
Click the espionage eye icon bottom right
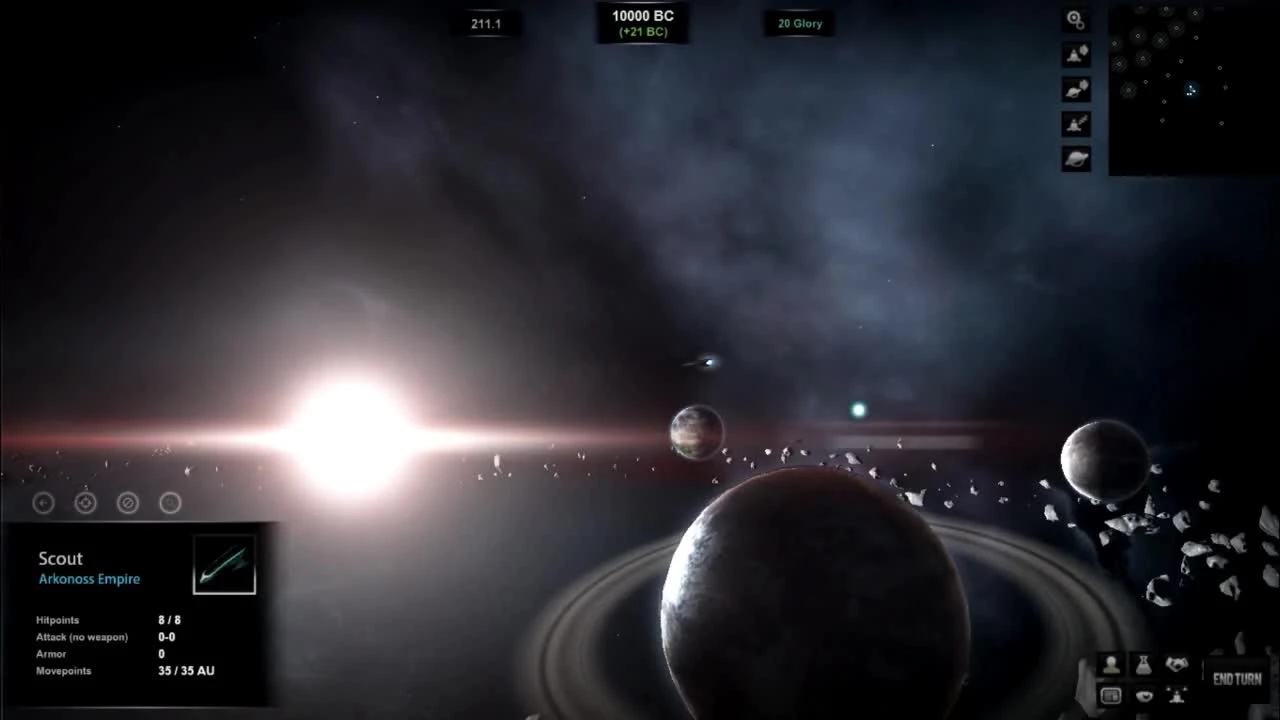coord(1144,696)
